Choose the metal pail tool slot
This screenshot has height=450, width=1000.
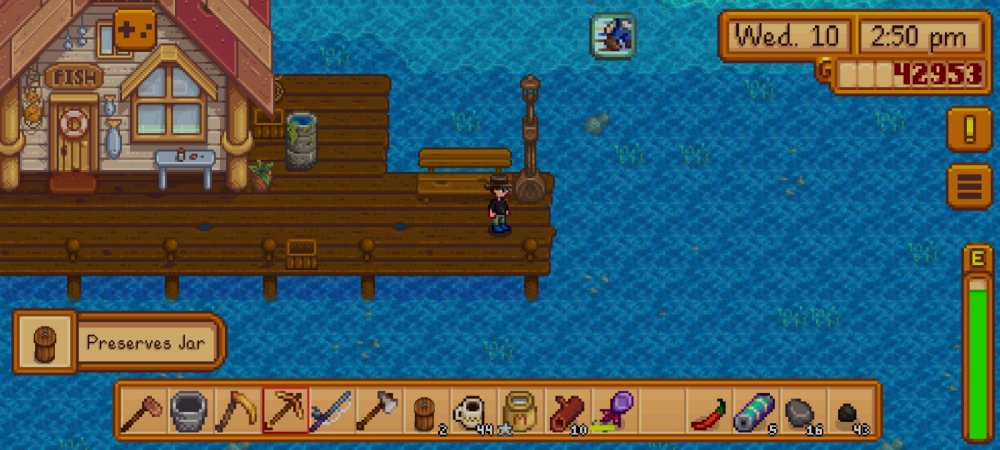coord(190,410)
